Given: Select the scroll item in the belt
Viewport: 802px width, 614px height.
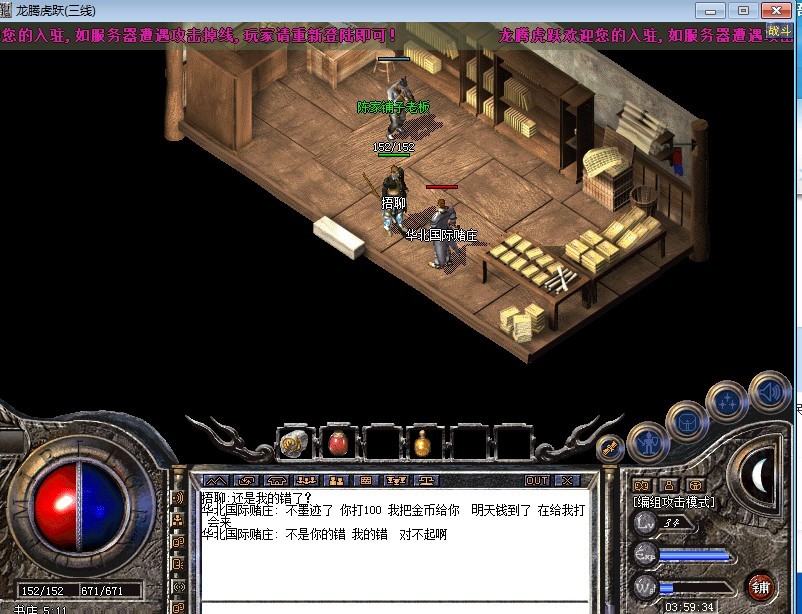Looking at the screenshot, I should point(294,441).
